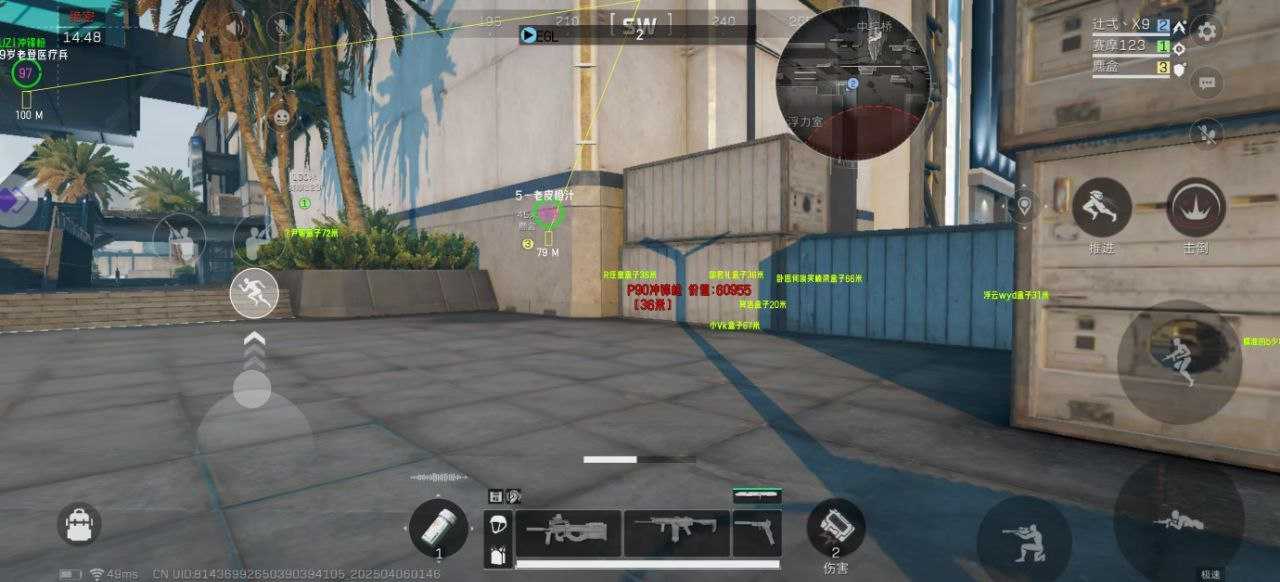1280x582 pixels.
Task: Tap the prone stance button
Action: click(1178, 523)
